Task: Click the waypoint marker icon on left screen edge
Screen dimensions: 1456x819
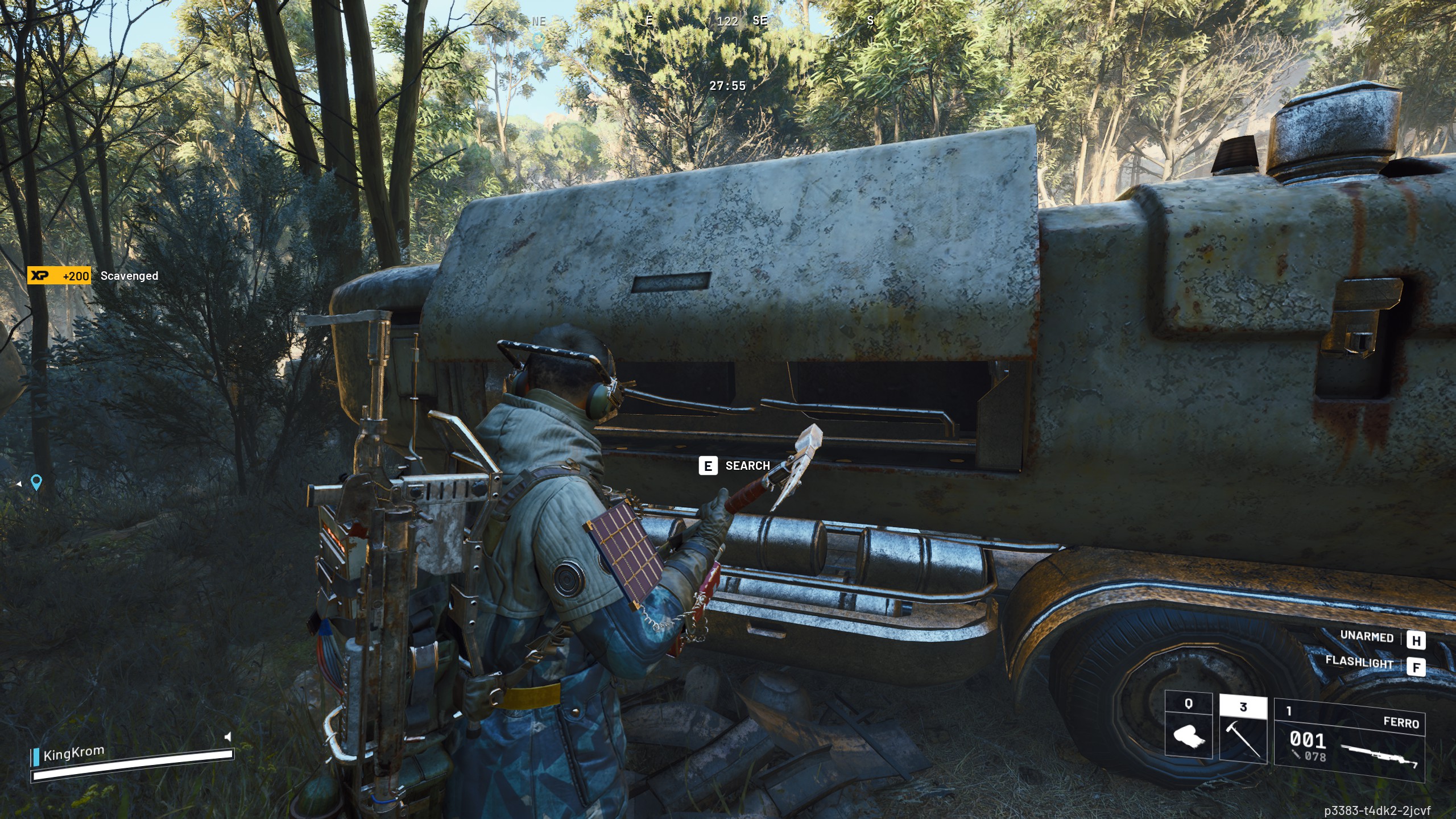Action: 36,482
